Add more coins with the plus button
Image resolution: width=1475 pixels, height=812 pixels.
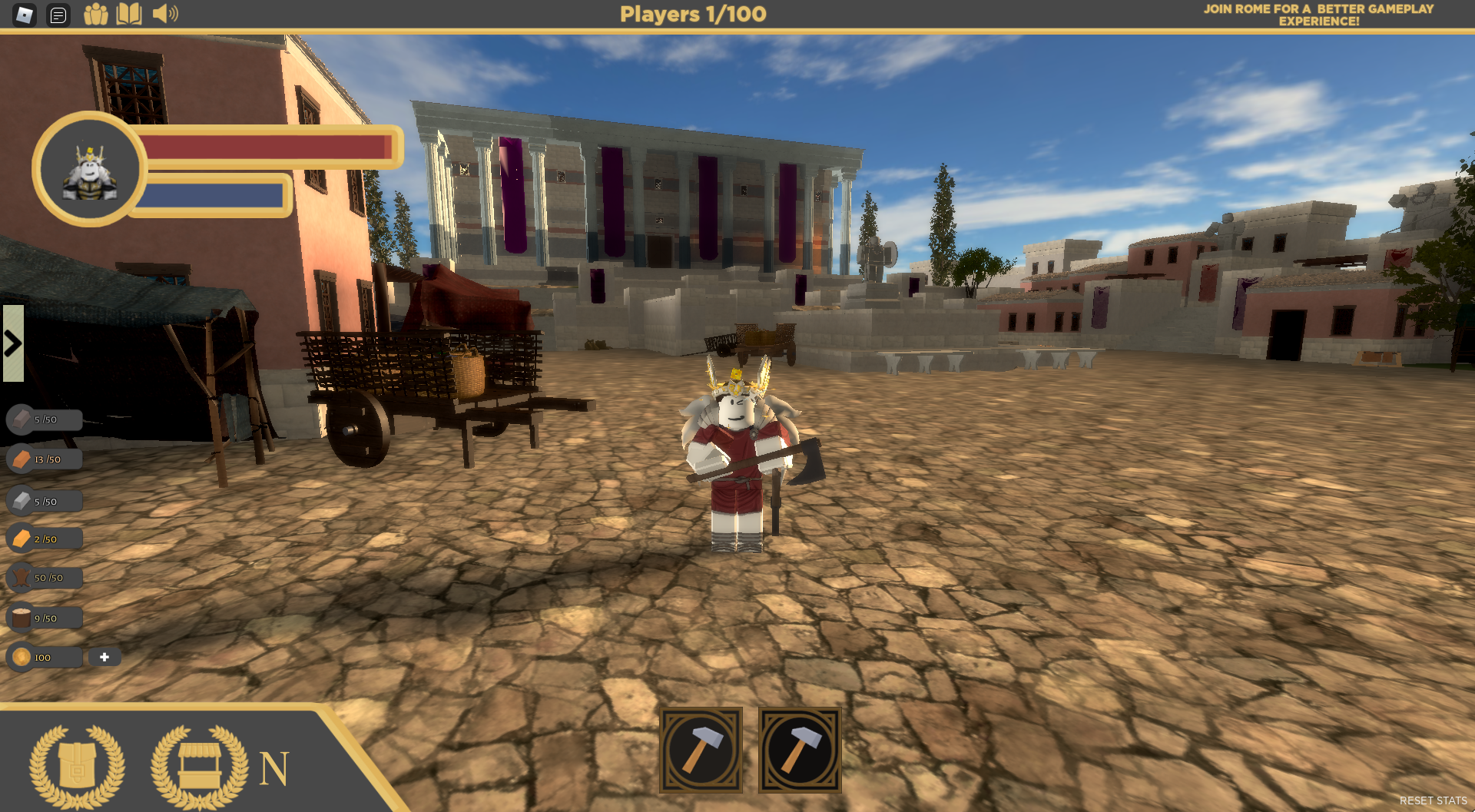(x=104, y=658)
